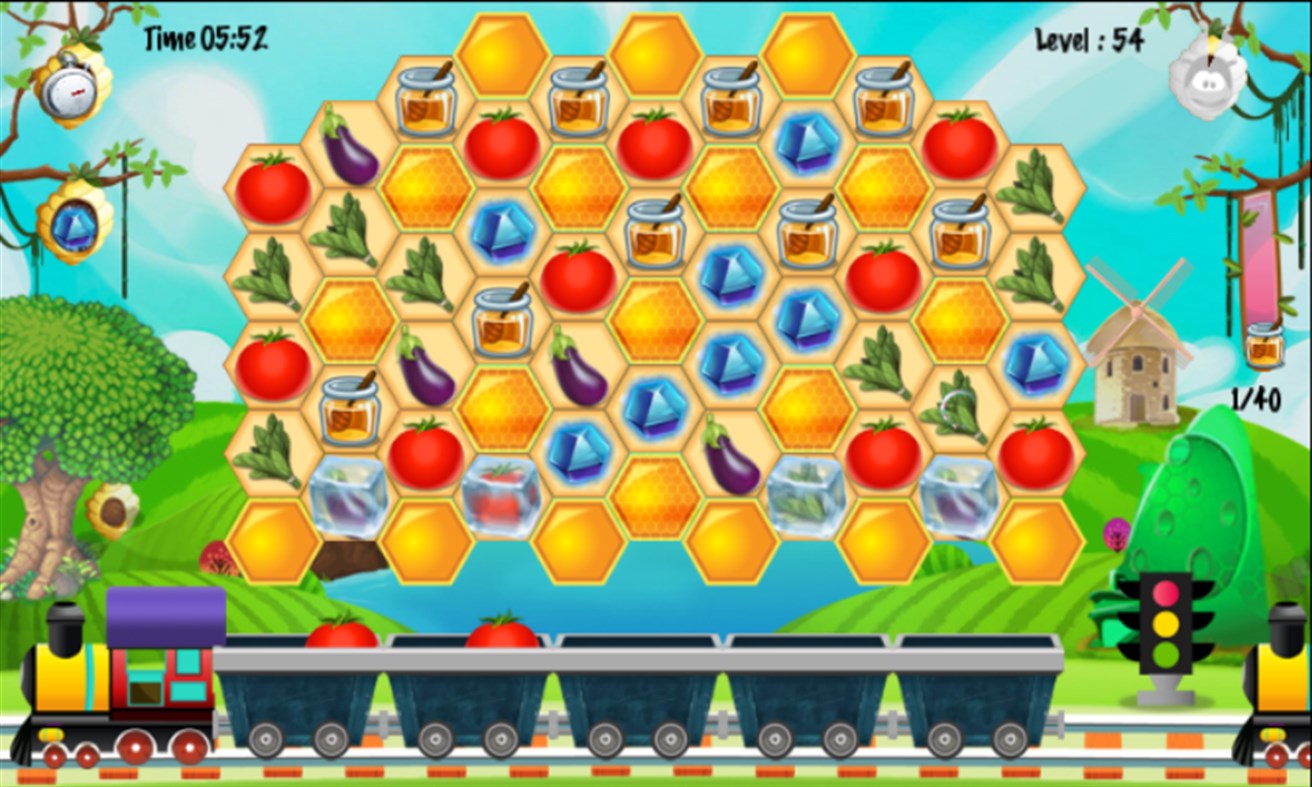Viewport: 1312px width, 787px height.
Task: Click the frozen herb ice-cube tile on the right
Action: click(805, 490)
